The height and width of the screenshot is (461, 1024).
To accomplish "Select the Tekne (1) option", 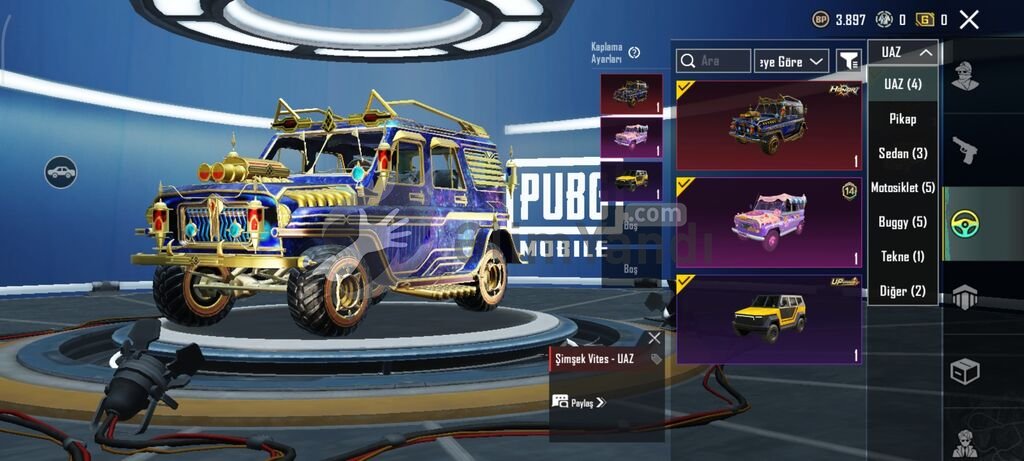I will tap(902, 256).
